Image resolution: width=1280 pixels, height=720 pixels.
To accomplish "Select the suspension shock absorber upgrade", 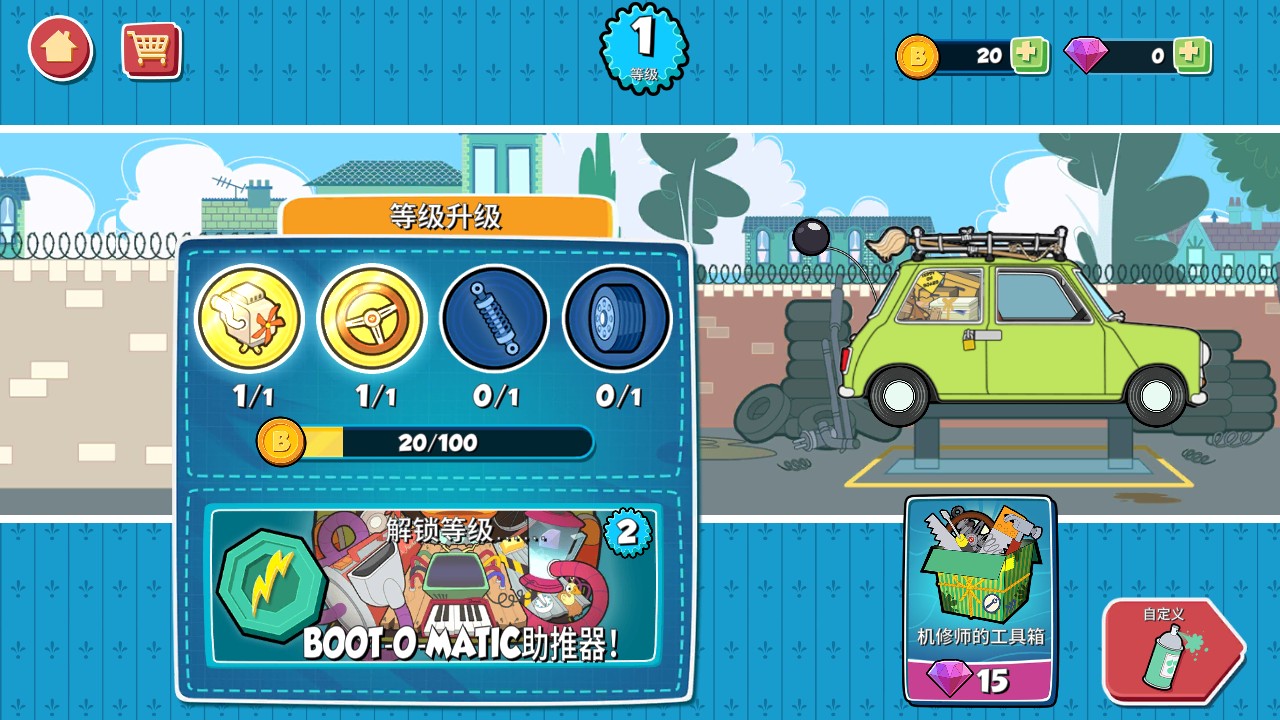I will [x=495, y=319].
